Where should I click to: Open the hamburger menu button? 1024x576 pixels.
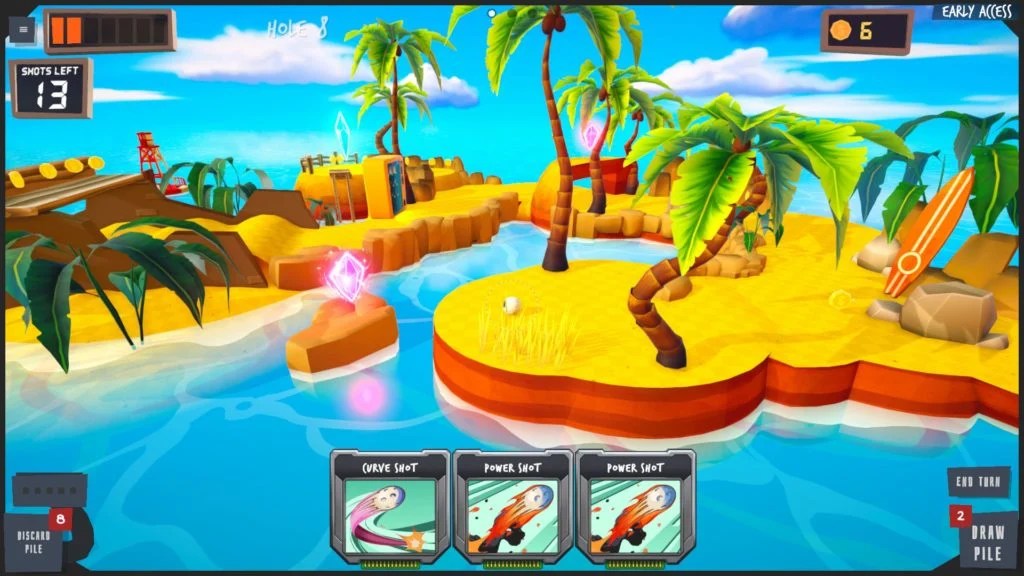coord(22,30)
